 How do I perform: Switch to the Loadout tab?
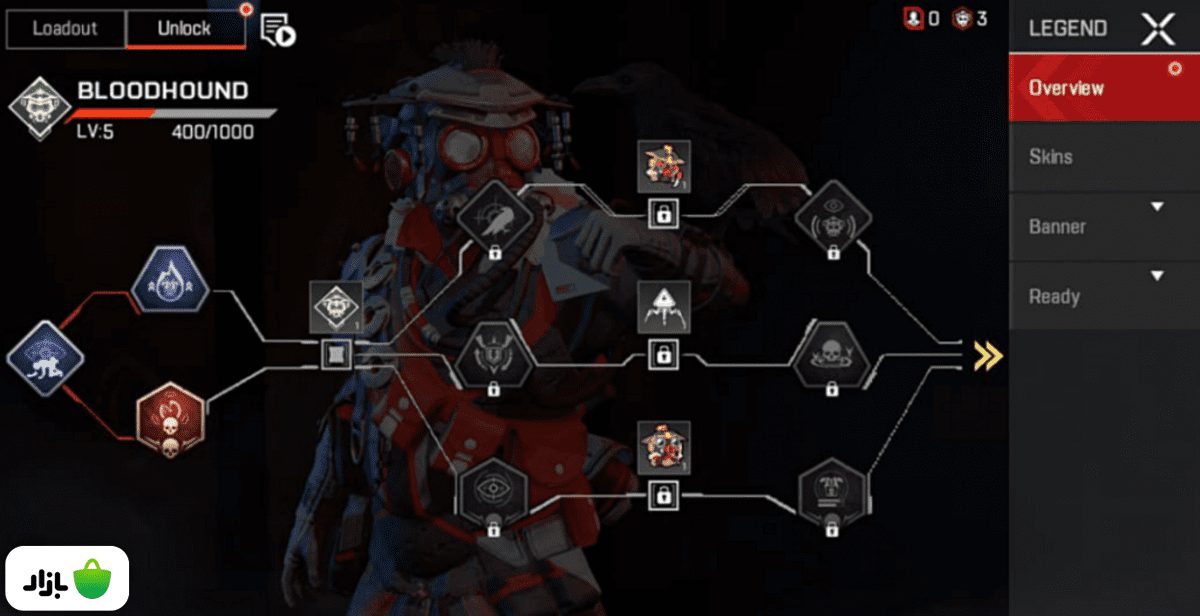66,29
